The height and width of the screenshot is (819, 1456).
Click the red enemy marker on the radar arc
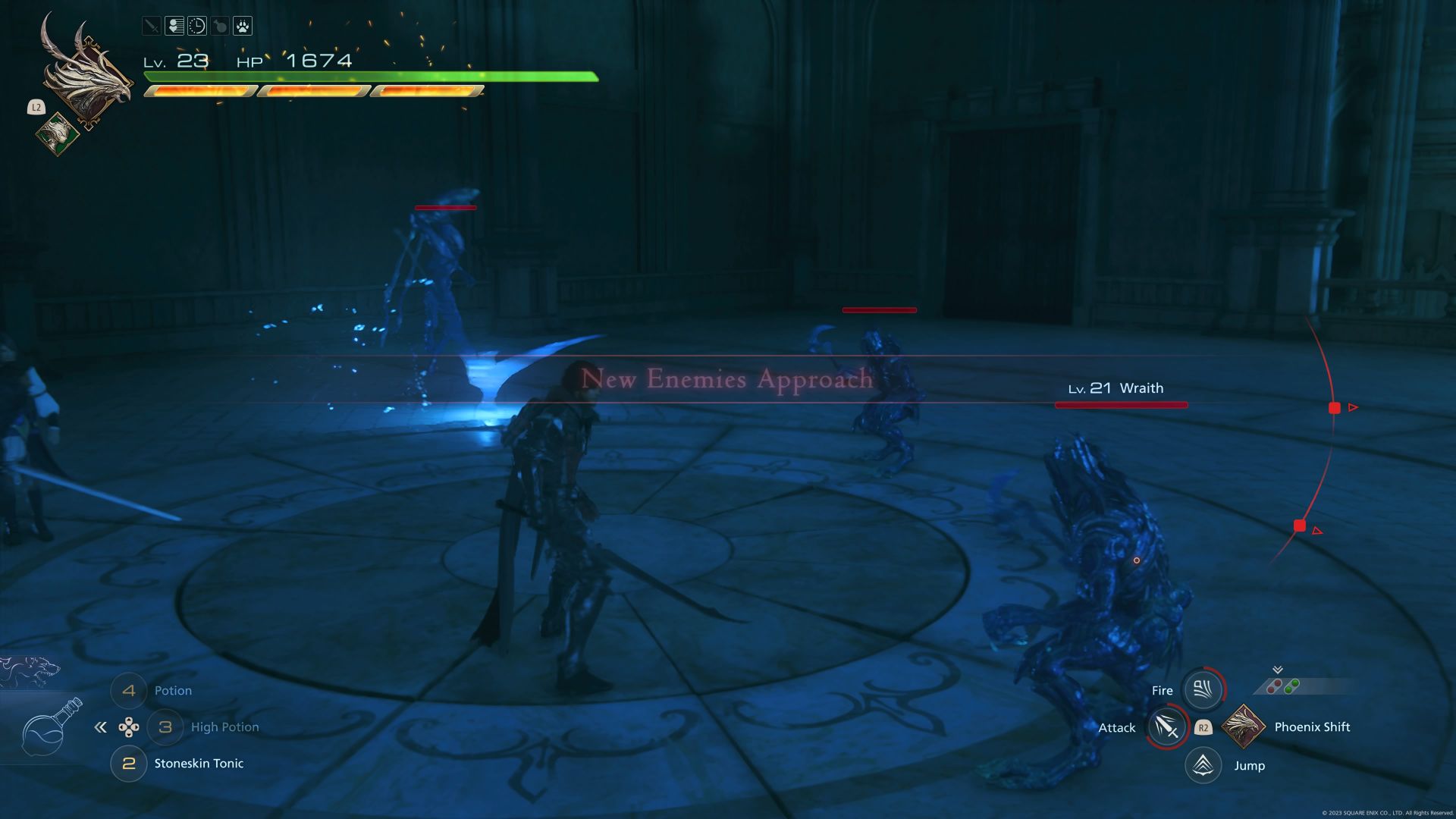point(1332,408)
